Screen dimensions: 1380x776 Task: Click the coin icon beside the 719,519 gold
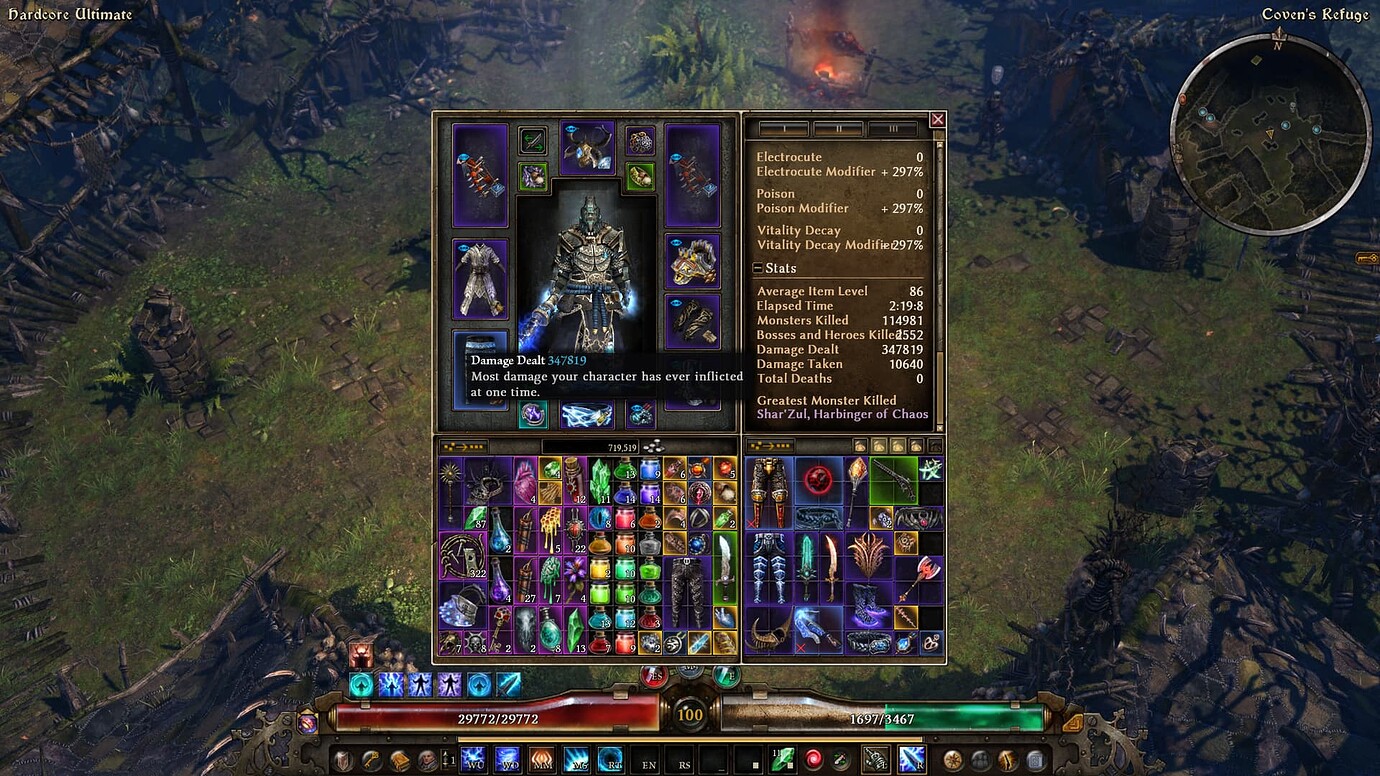[655, 444]
